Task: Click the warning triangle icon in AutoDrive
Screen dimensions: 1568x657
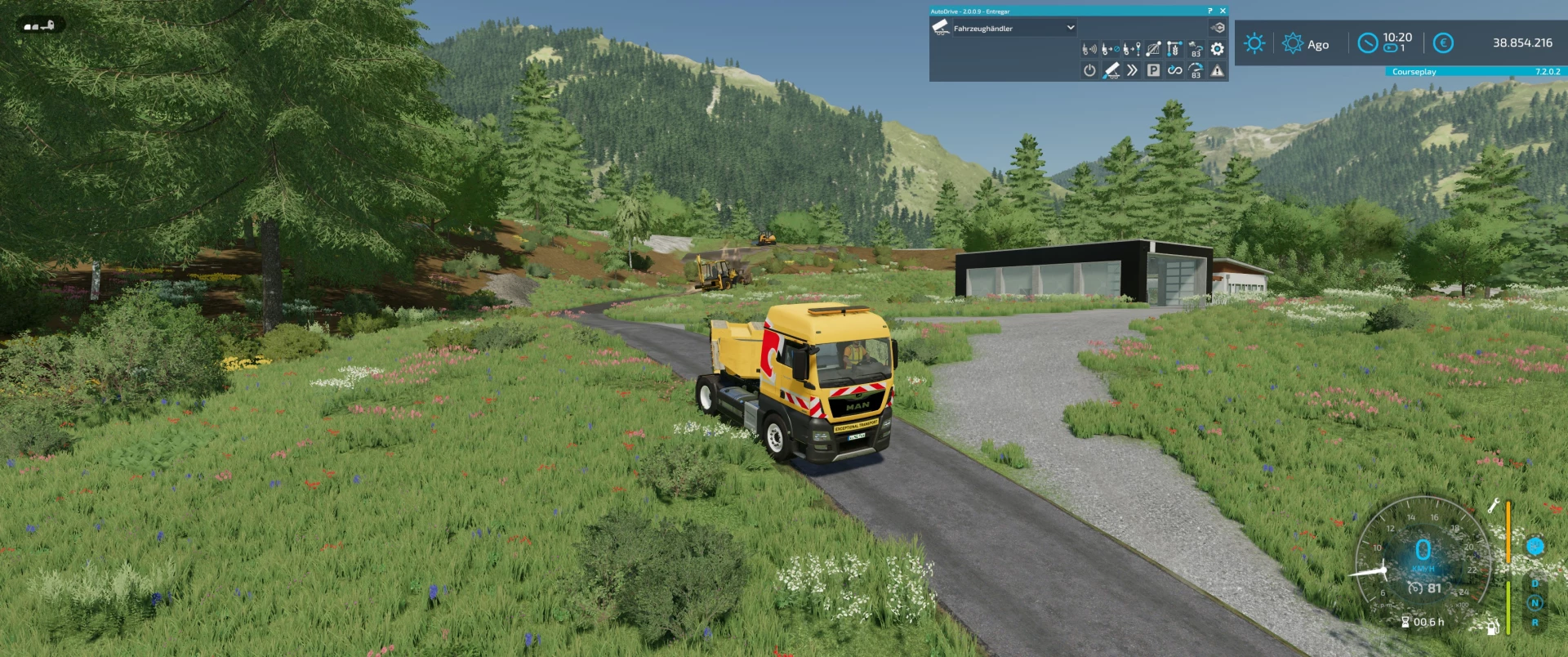Action: point(1217,71)
